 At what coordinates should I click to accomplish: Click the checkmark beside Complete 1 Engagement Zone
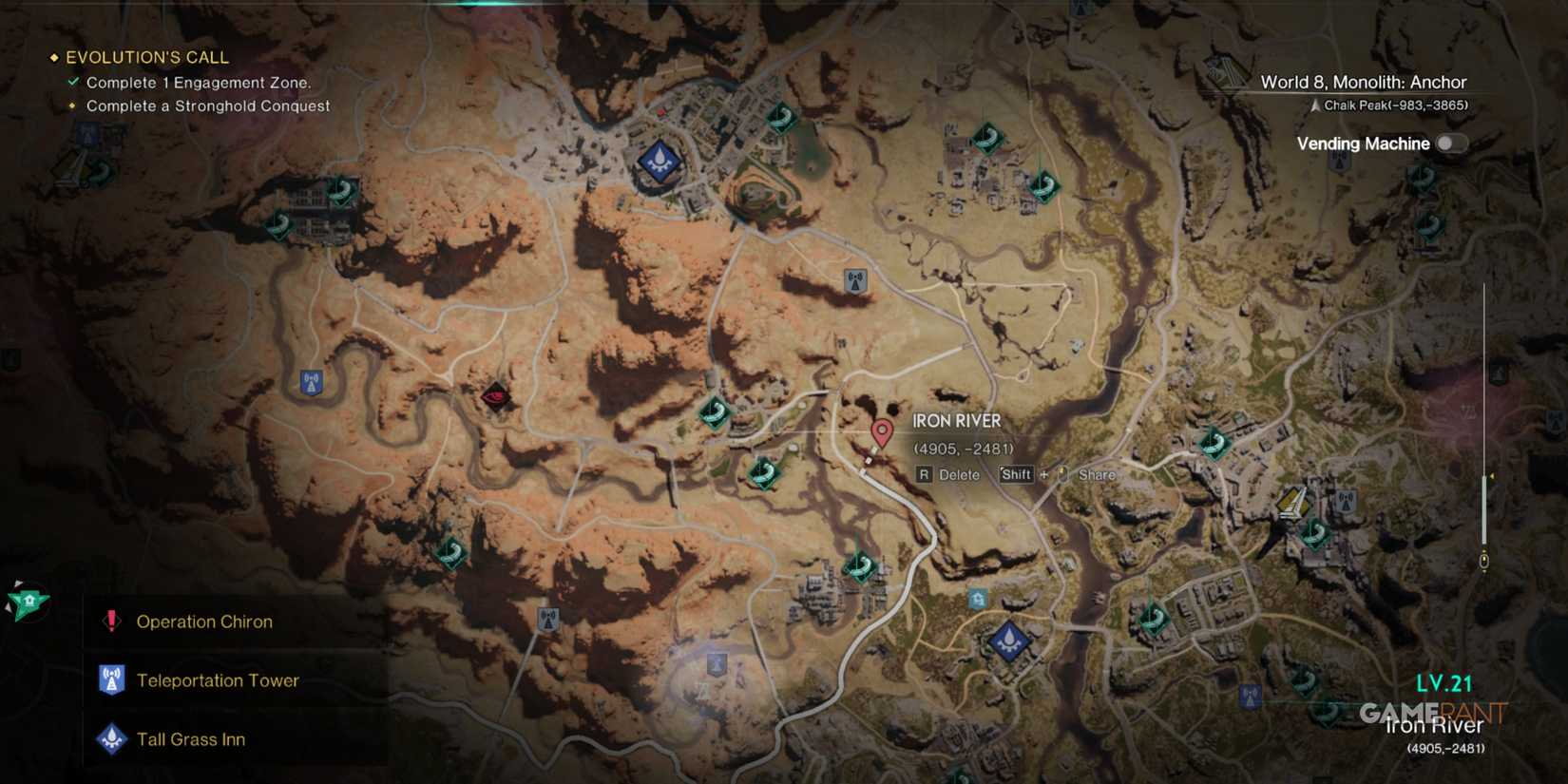(x=73, y=82)
